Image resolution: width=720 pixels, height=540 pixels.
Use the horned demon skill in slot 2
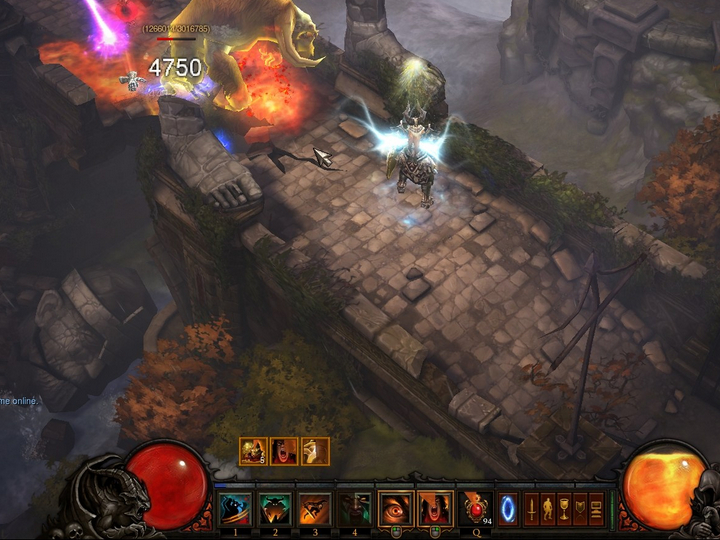pyautogui.click(x=275, y=509)
